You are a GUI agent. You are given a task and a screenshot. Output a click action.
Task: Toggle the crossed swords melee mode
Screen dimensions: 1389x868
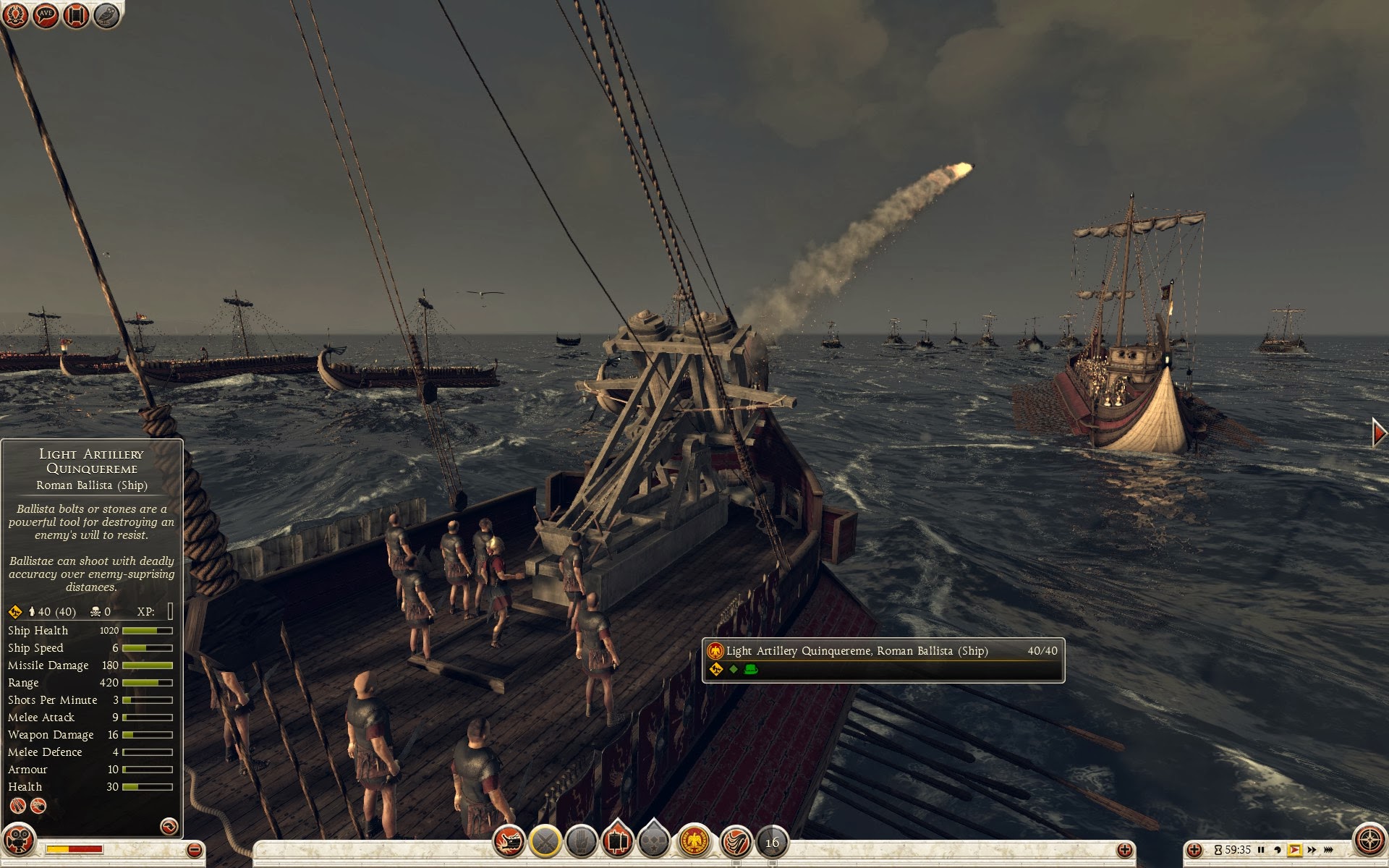point(545,841)
